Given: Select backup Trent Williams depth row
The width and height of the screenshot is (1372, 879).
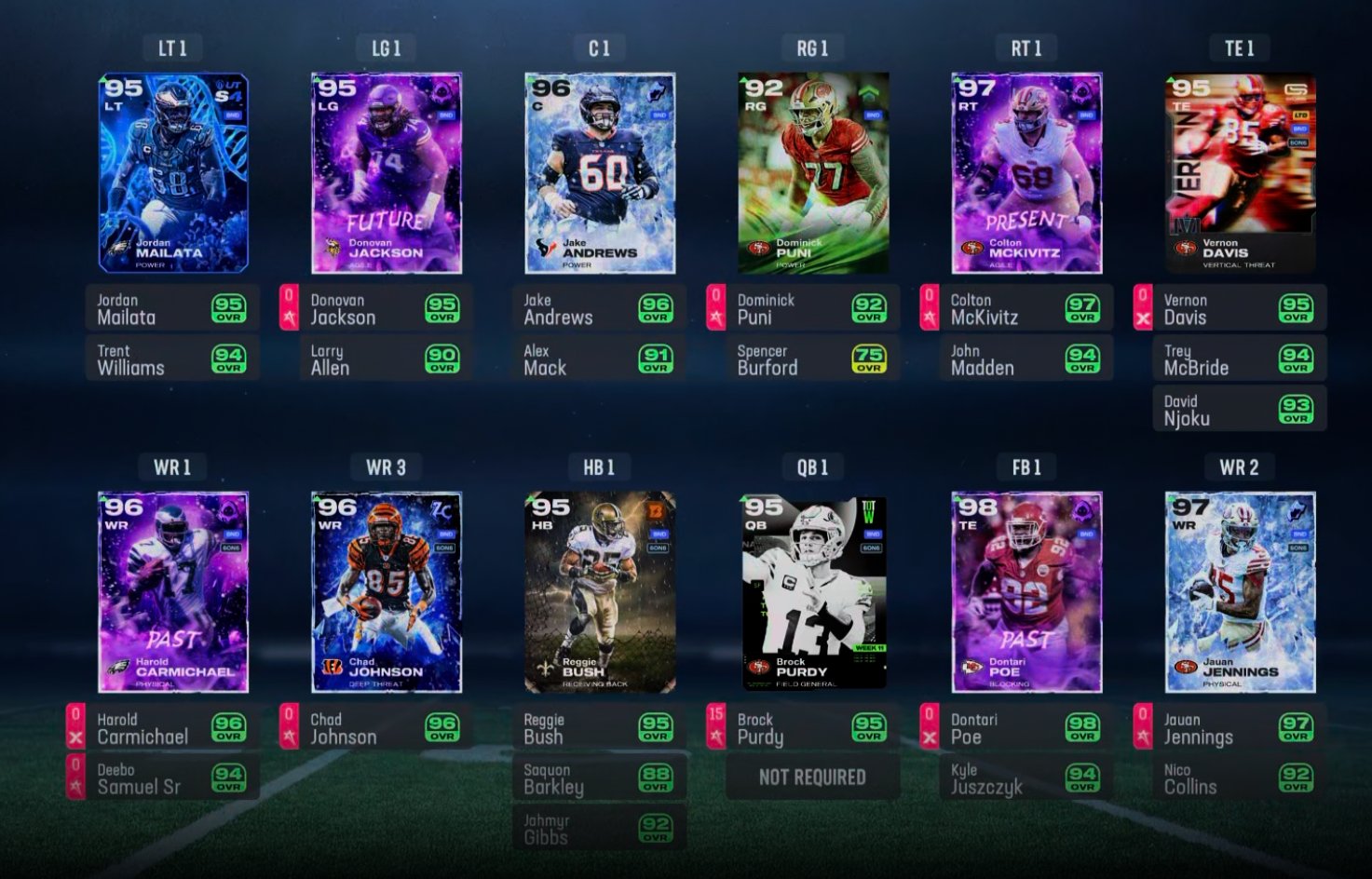Looking at the screenshot, I should (x=172, y=359).
